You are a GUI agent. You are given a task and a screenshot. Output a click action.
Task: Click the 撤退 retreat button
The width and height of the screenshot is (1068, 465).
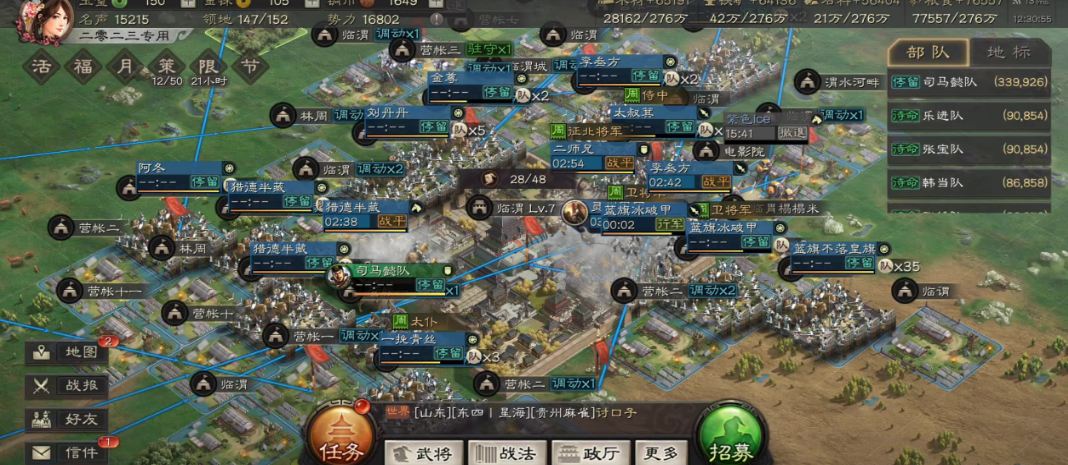coord(792,132)
